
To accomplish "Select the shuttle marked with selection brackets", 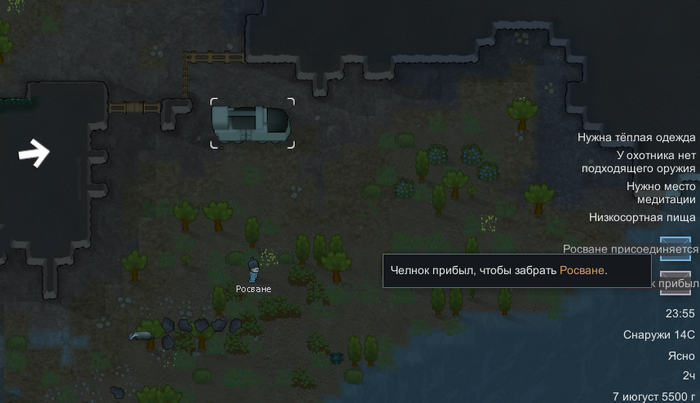I will 252,123.
